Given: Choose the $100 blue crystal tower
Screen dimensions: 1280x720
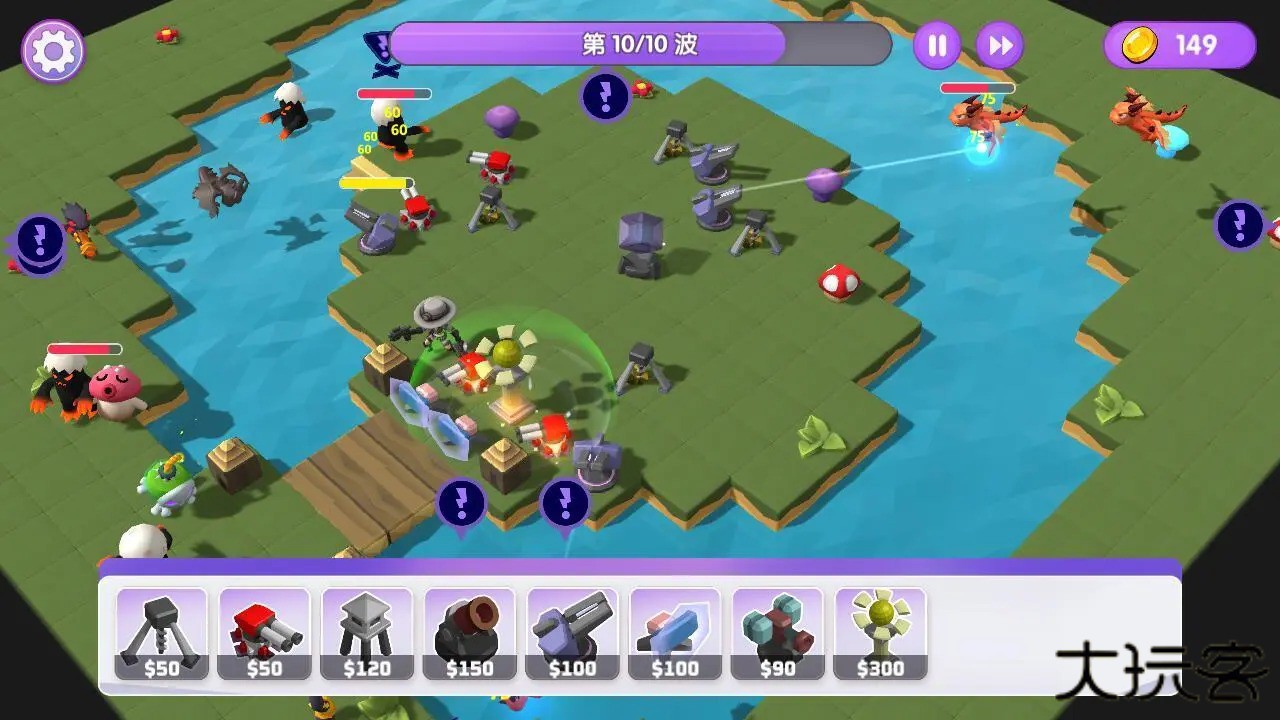Looking at the screenshot, I should (x=675, y=634).
